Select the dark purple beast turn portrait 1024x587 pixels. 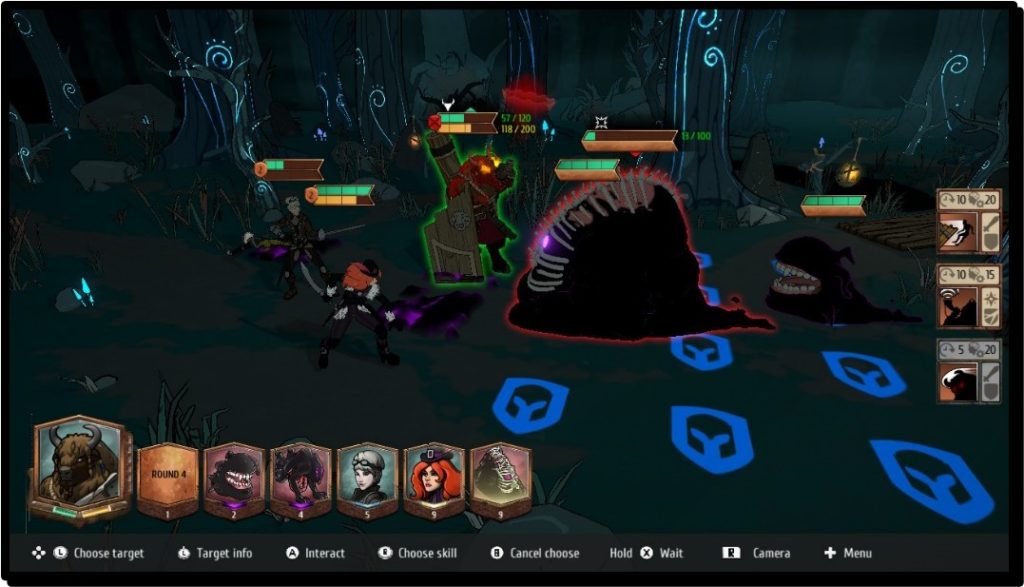click(301, 475)
